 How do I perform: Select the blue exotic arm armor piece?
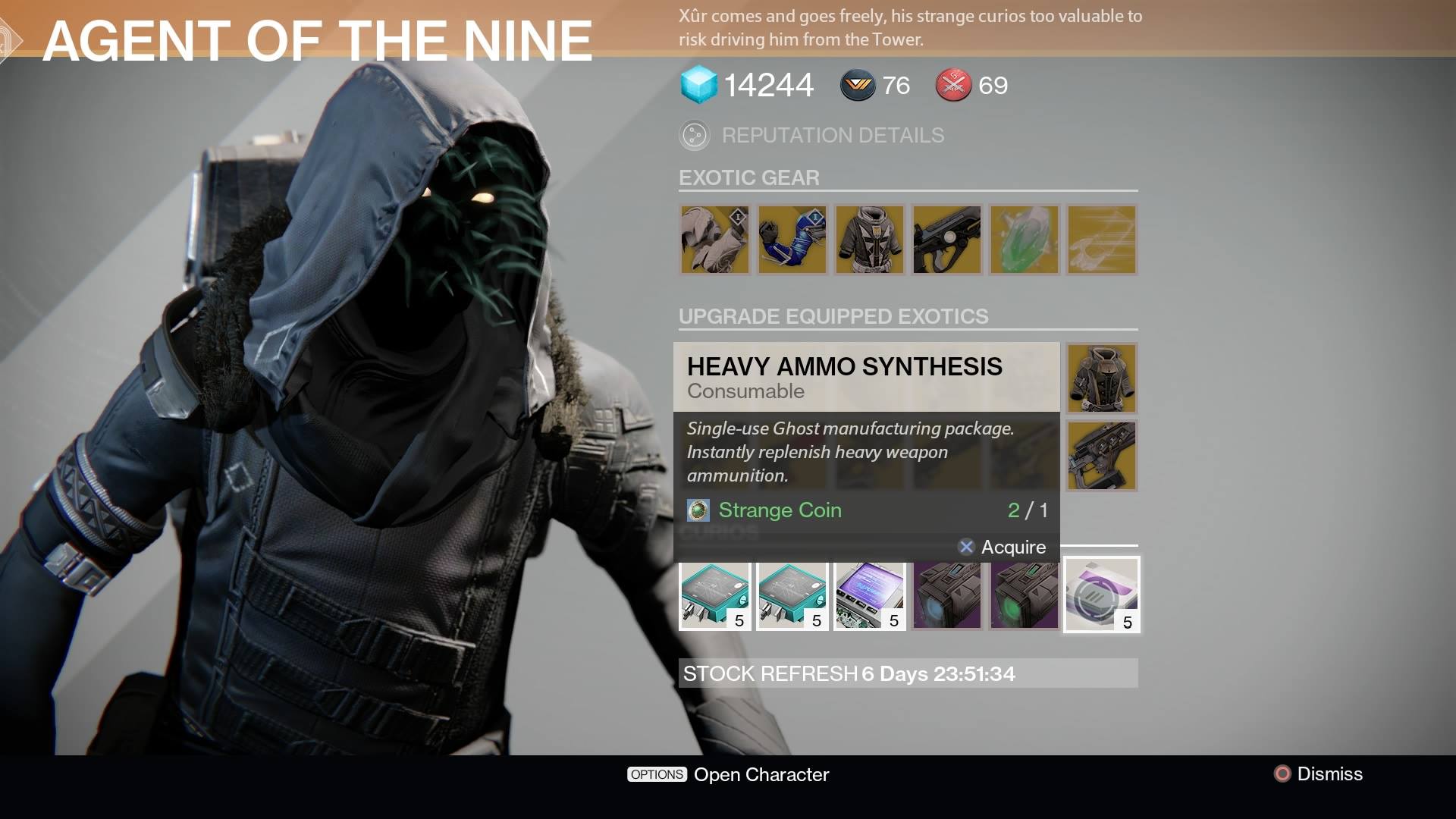coord(792,240)
